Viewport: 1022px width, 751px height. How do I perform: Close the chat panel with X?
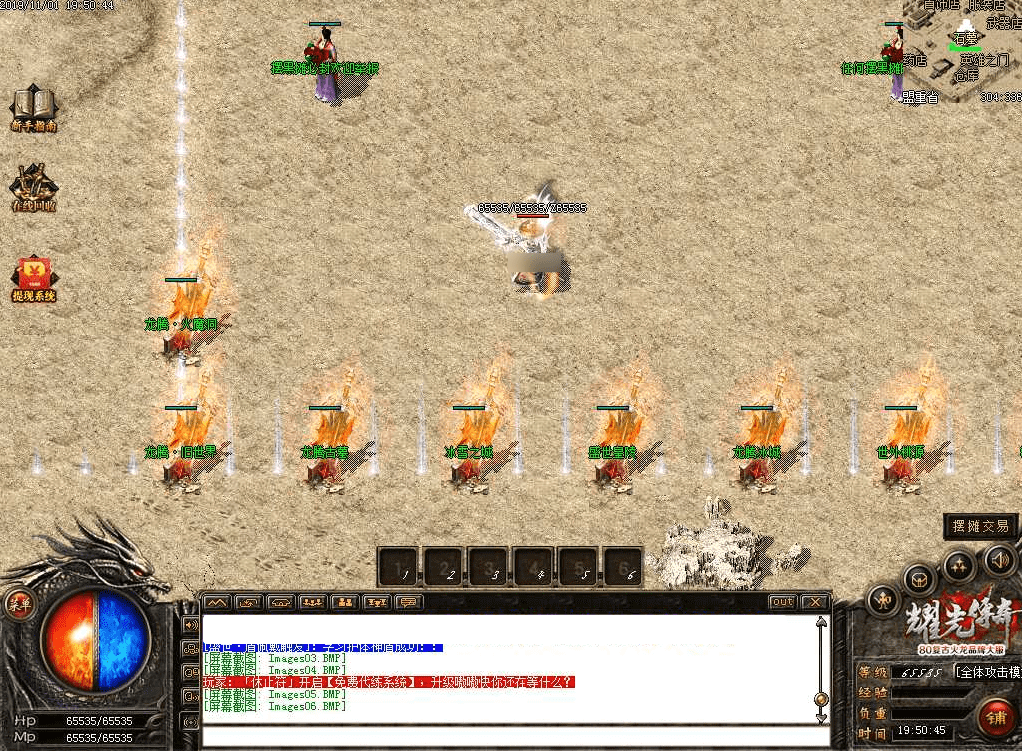tap(815, 602)
